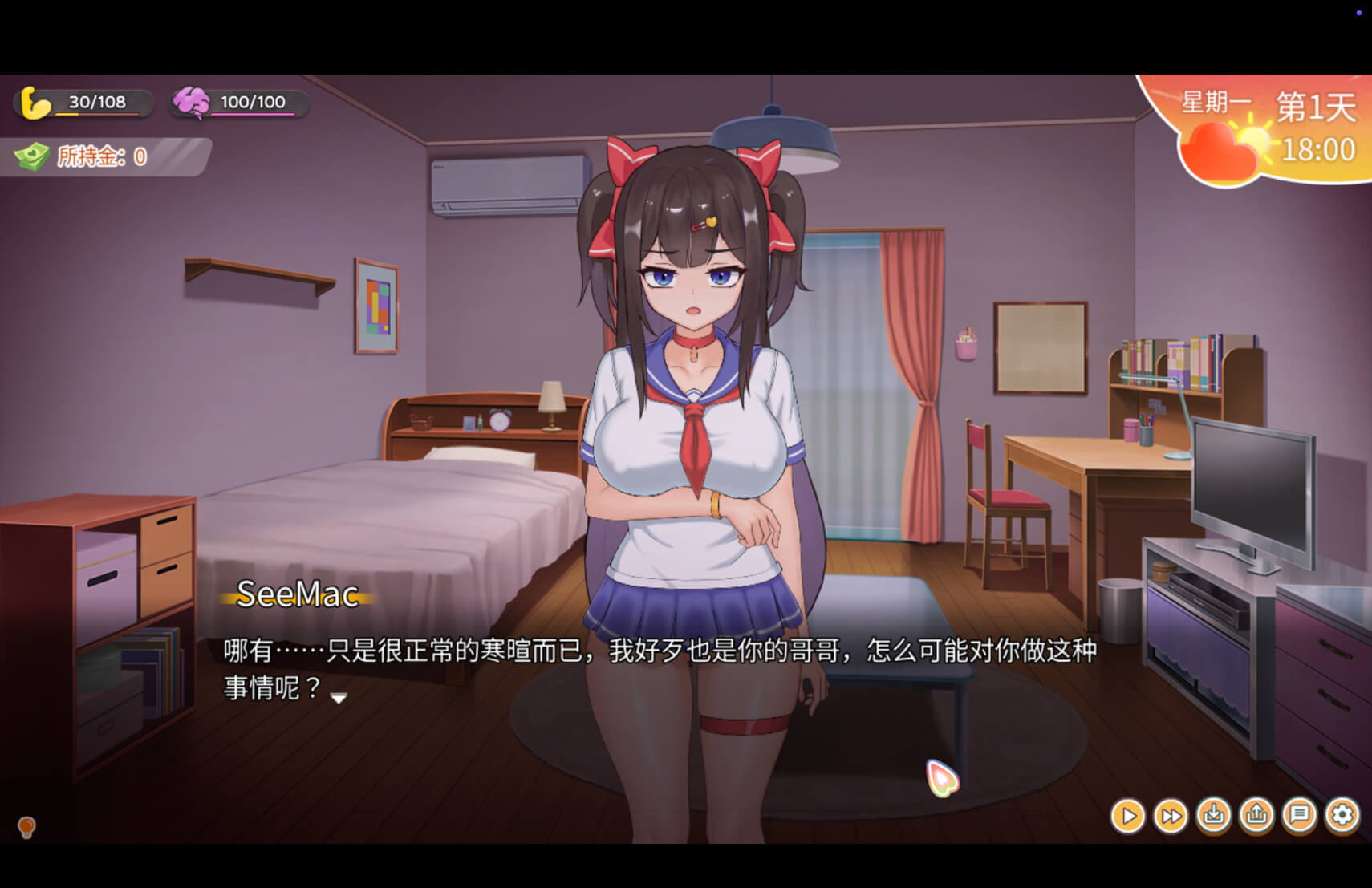Advance the dialogue via the white arrow
Viewport: 1372px width, 888px height.
pyautogui.click(x=339, y=698)
